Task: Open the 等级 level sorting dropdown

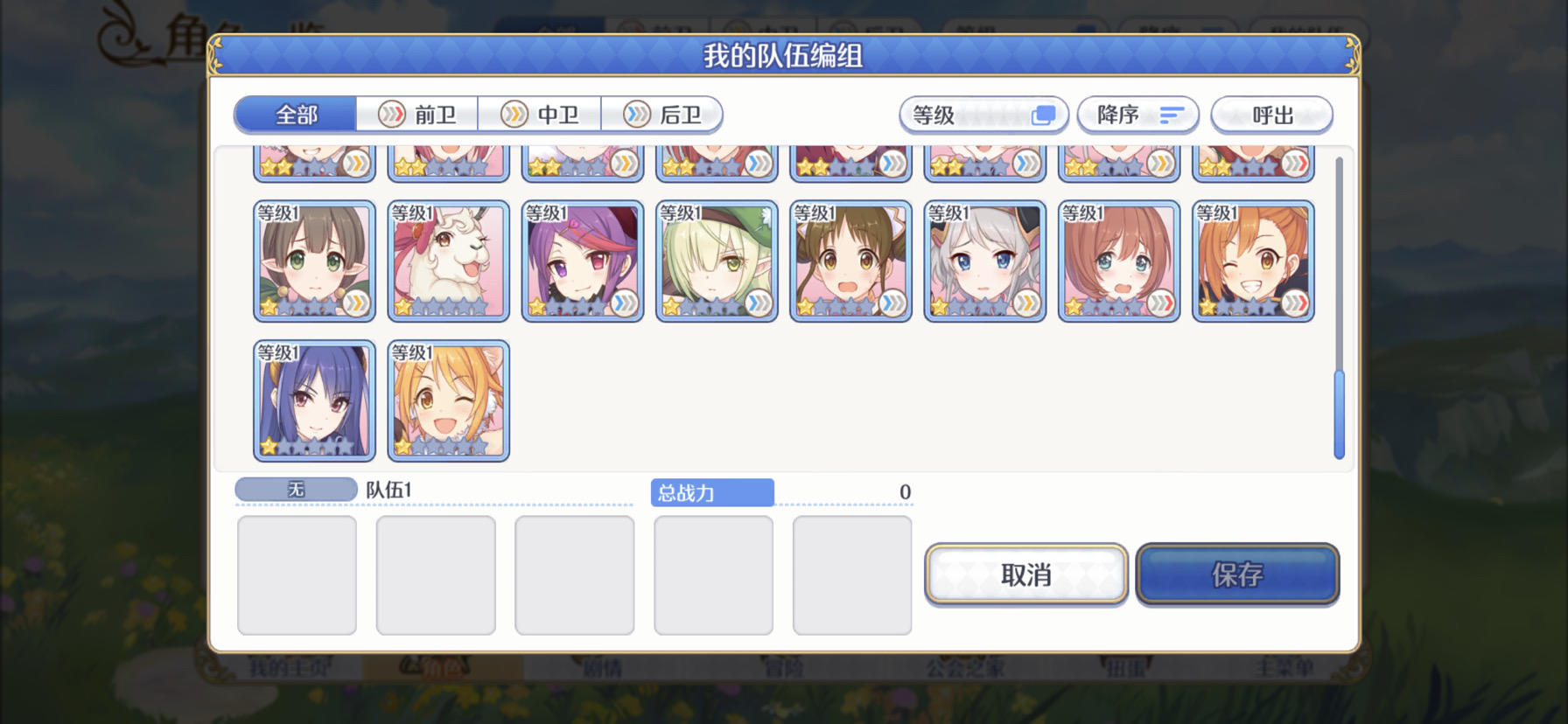Action: tap(982, 115)
